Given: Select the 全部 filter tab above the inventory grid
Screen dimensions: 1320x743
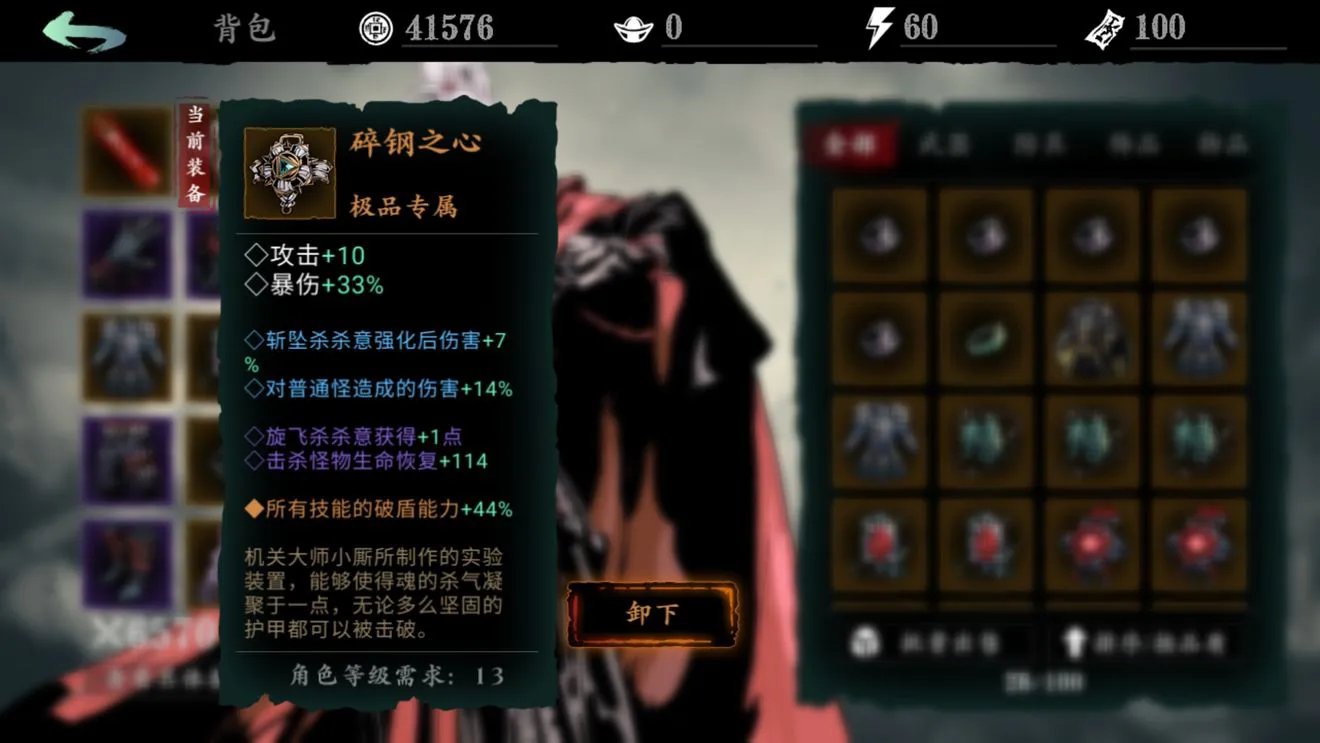Looking at the screenshot, I should [x=849, y=145].
